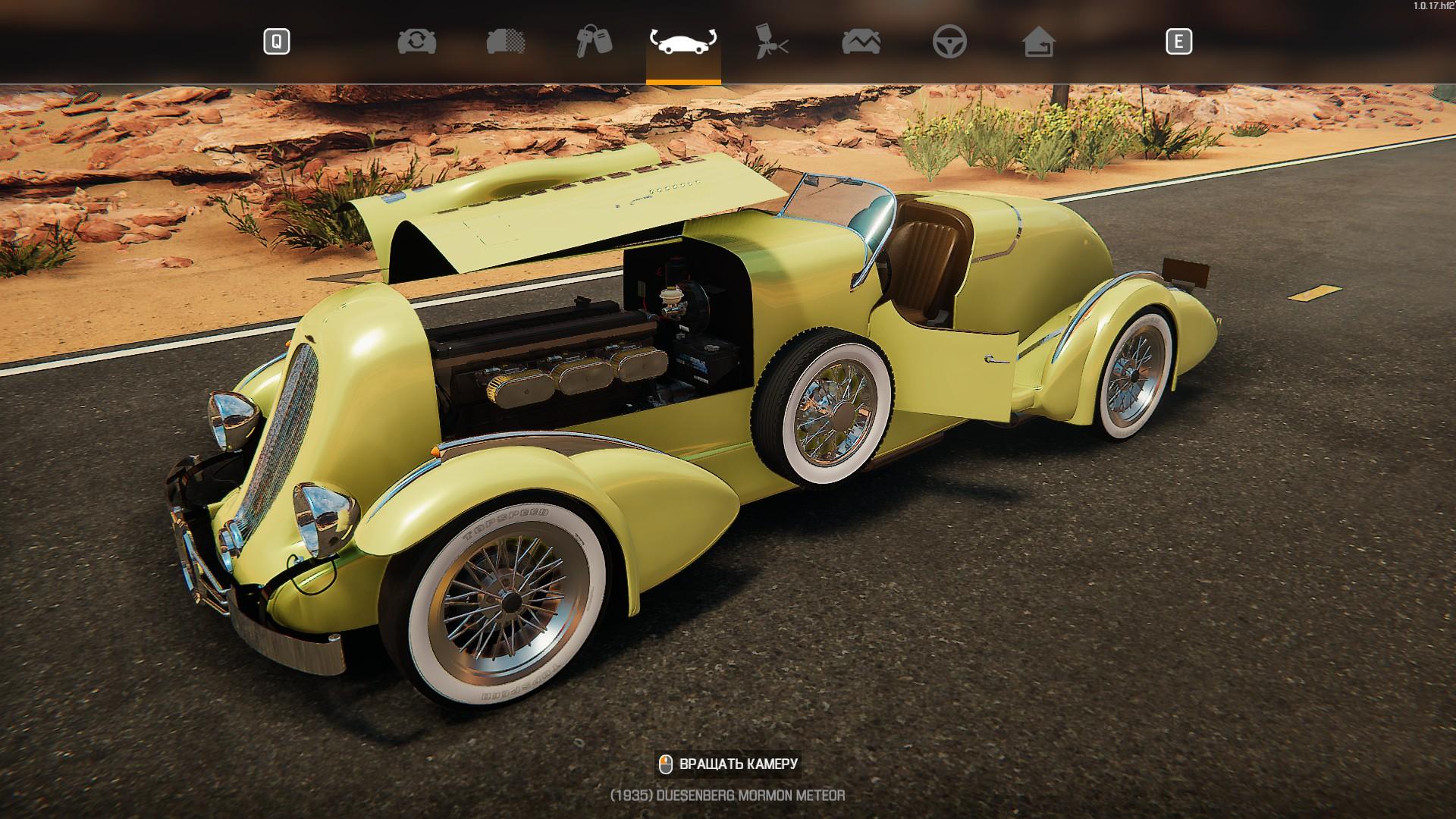Viewport: 1456px width, 819px height.
Task: Open the paint spray gun tab
Action: [772, 42]
